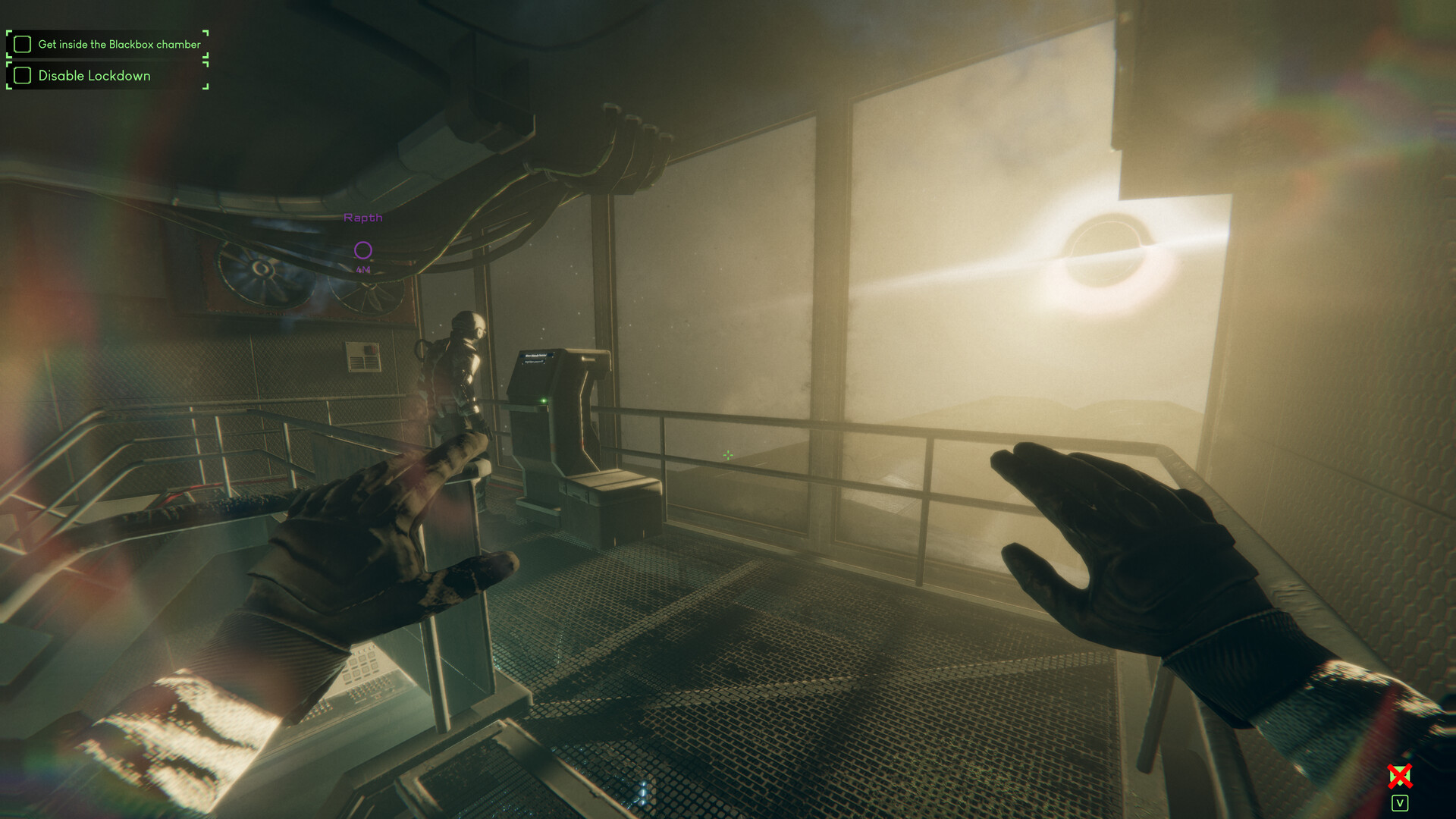The height and width of the screenshot is (819, 1456).
Task: Check the Disable Lockdown objective box
Action: (x=23, y=76)
